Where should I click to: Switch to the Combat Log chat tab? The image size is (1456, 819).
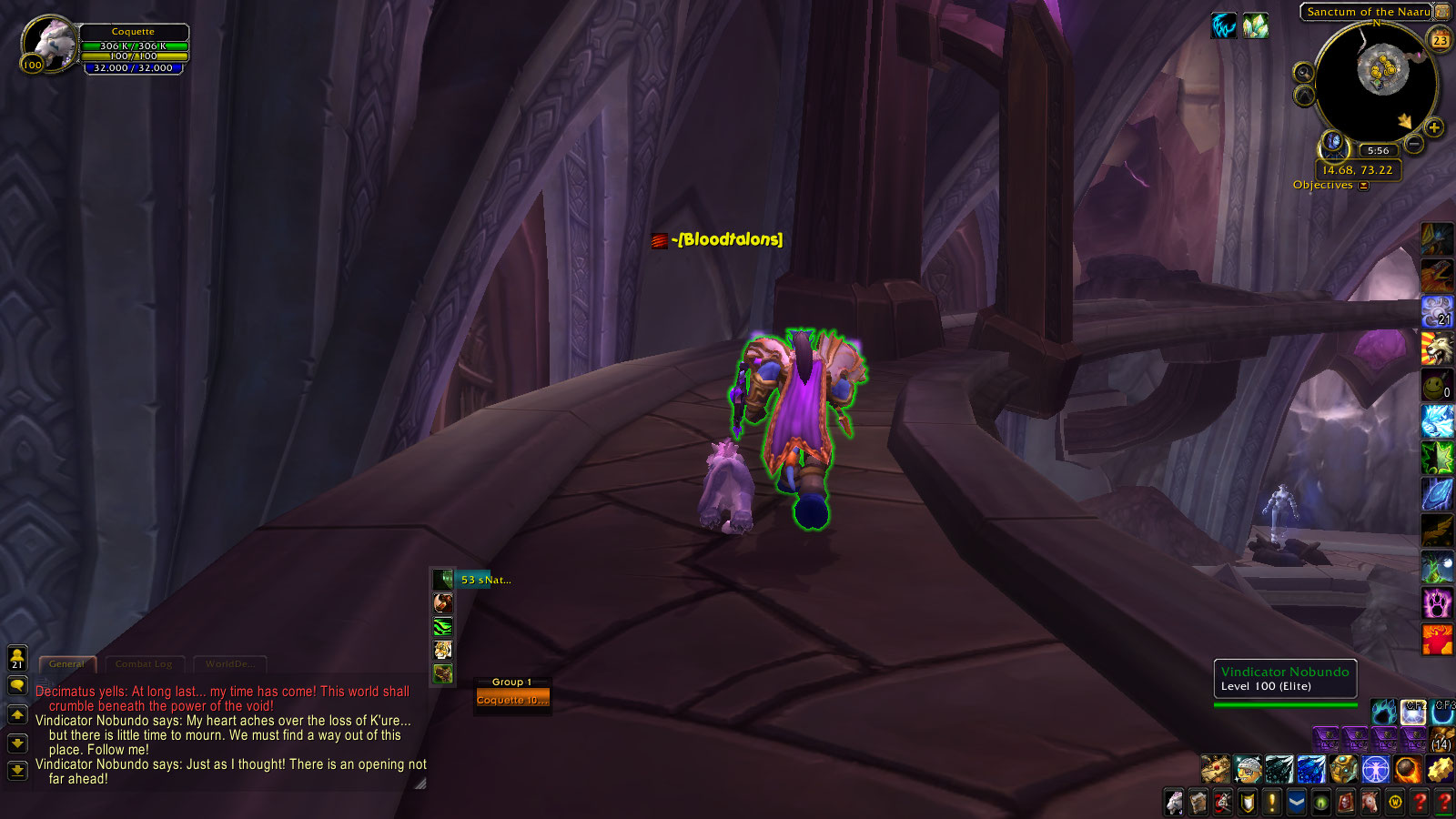pyautogui.click(x=144, y=664)
